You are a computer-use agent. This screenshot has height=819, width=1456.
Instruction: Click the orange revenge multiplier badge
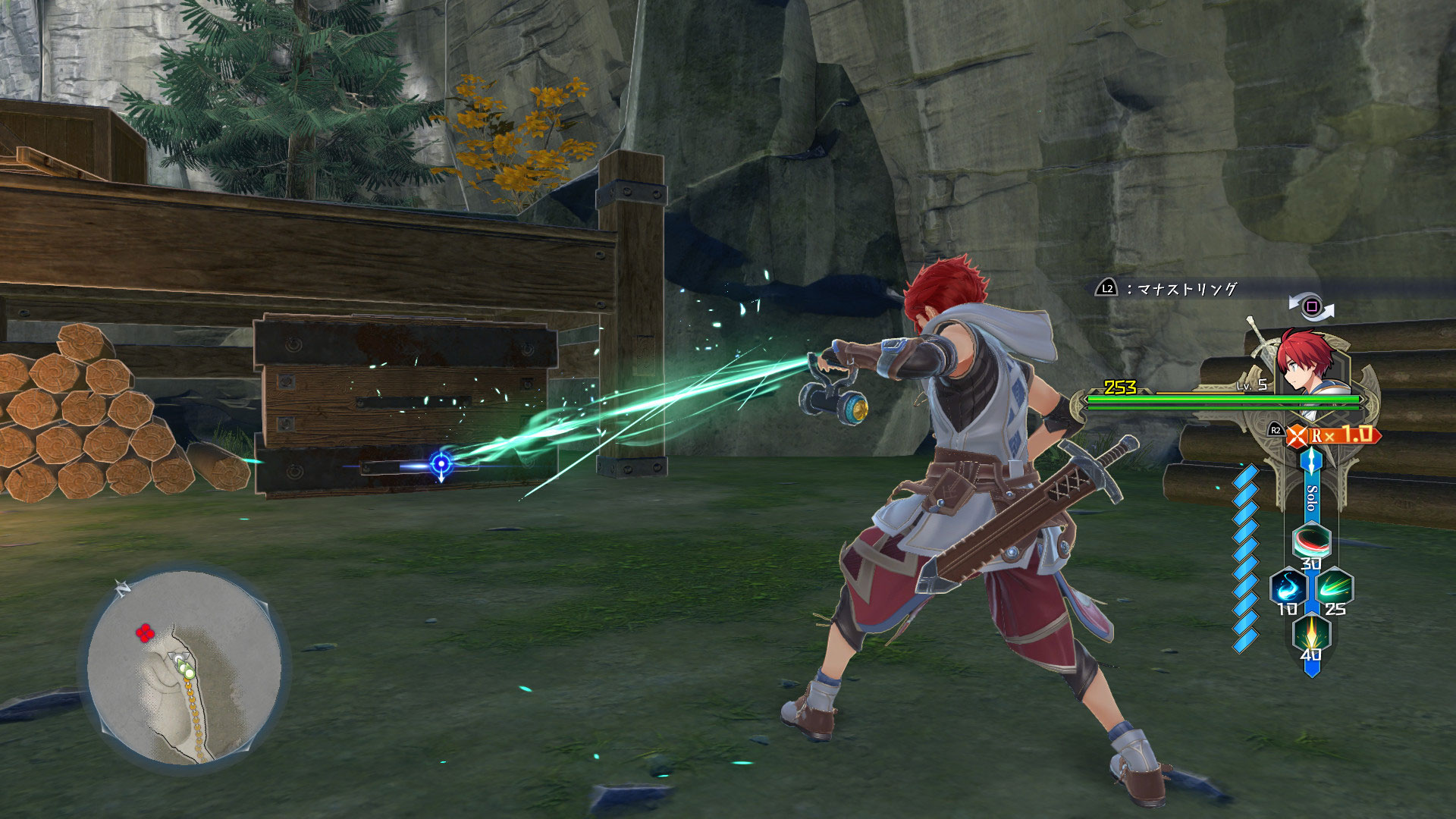point(1334,436)
